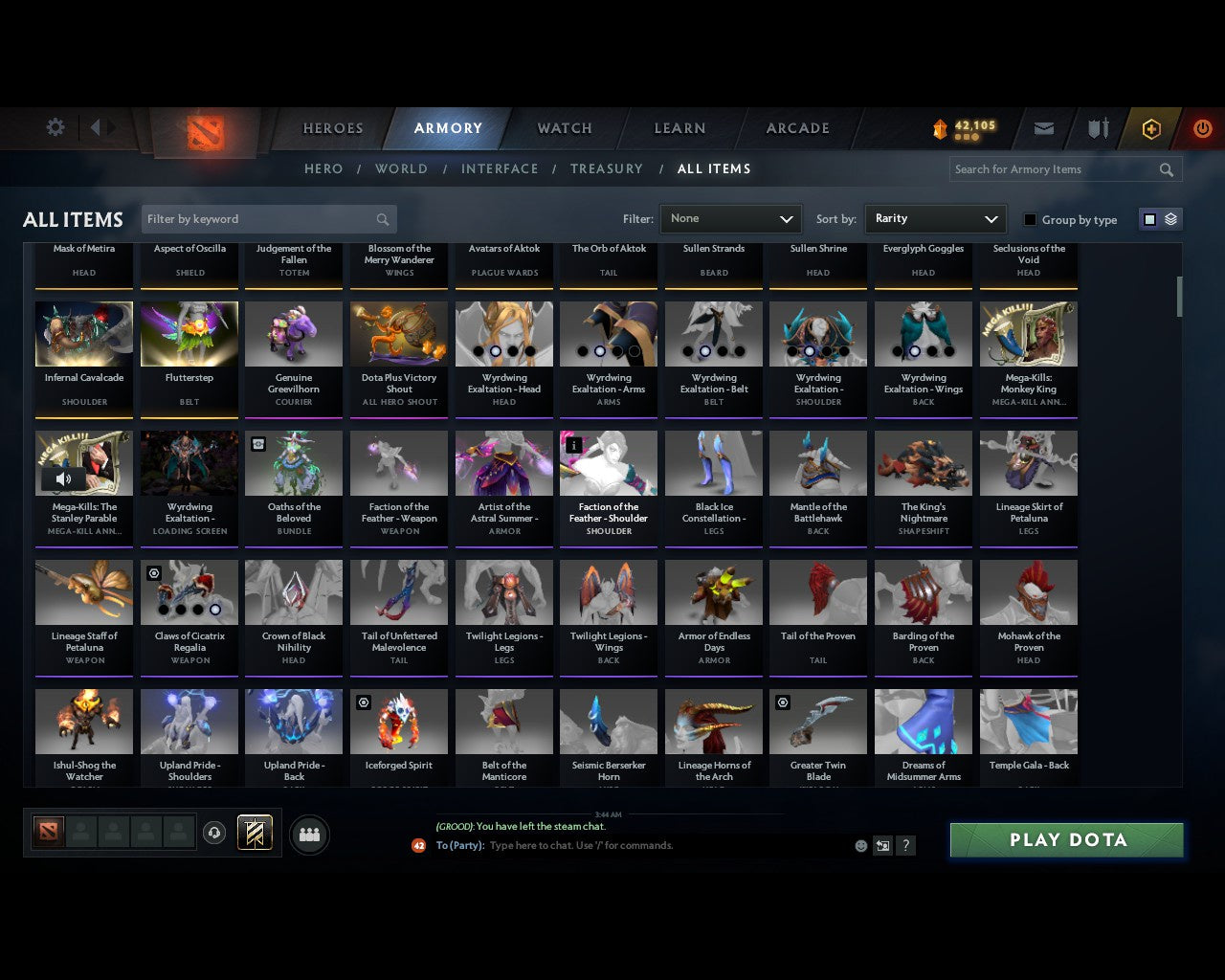Open the TREASURY section in the breadcrumb

tap(607, 168)
